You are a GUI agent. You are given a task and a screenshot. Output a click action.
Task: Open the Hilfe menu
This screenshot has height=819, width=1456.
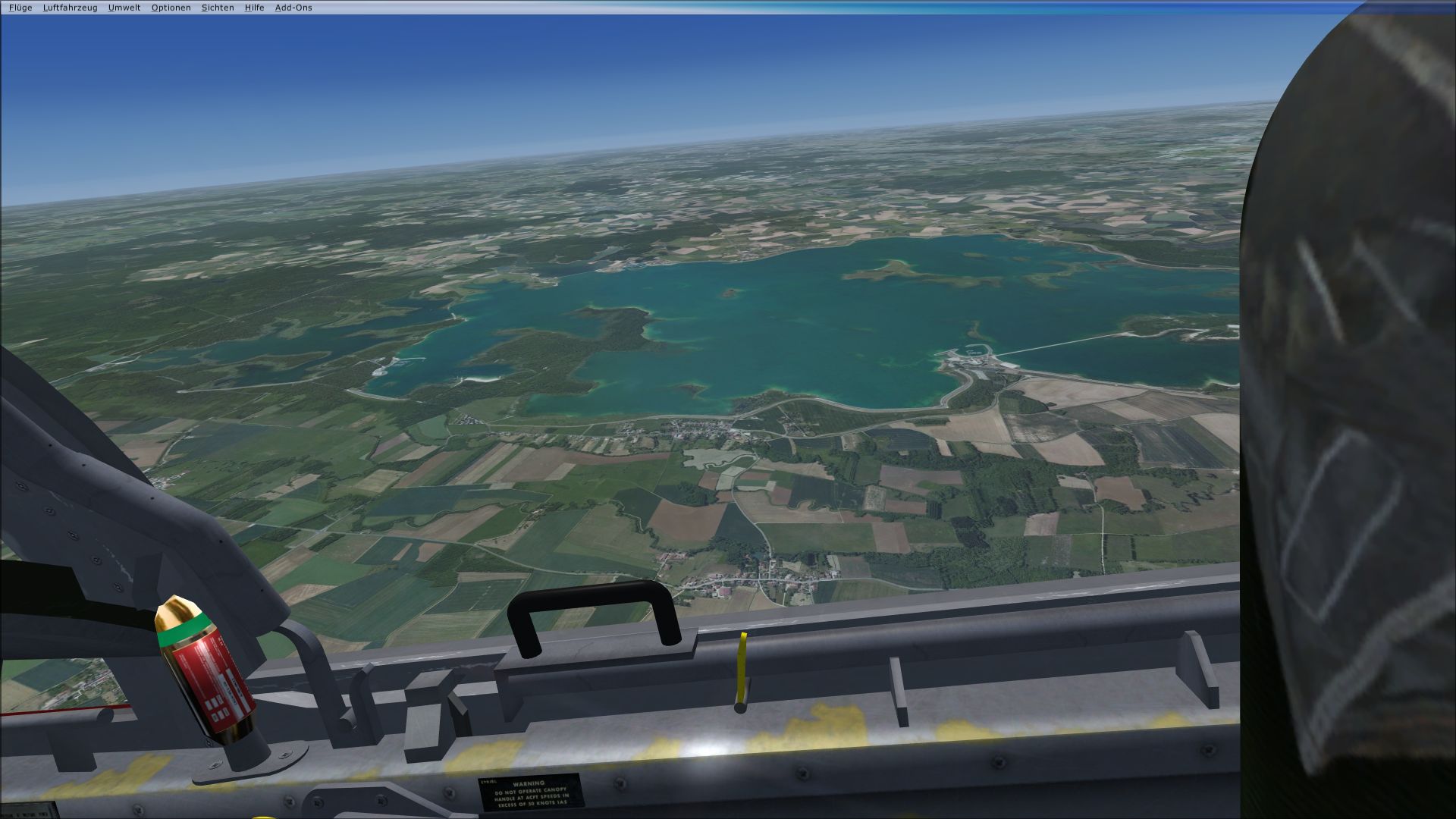(x=254, y=8)
